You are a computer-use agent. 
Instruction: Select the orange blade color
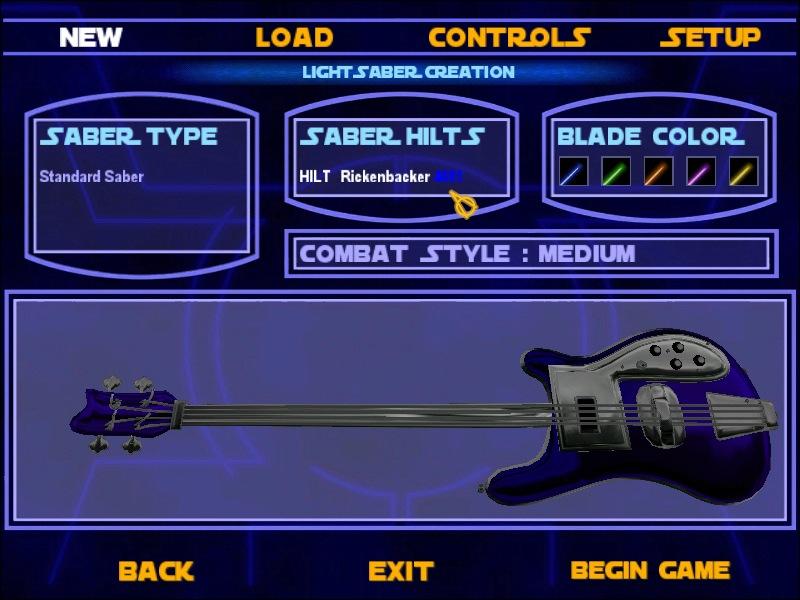(x=659, y=172)
